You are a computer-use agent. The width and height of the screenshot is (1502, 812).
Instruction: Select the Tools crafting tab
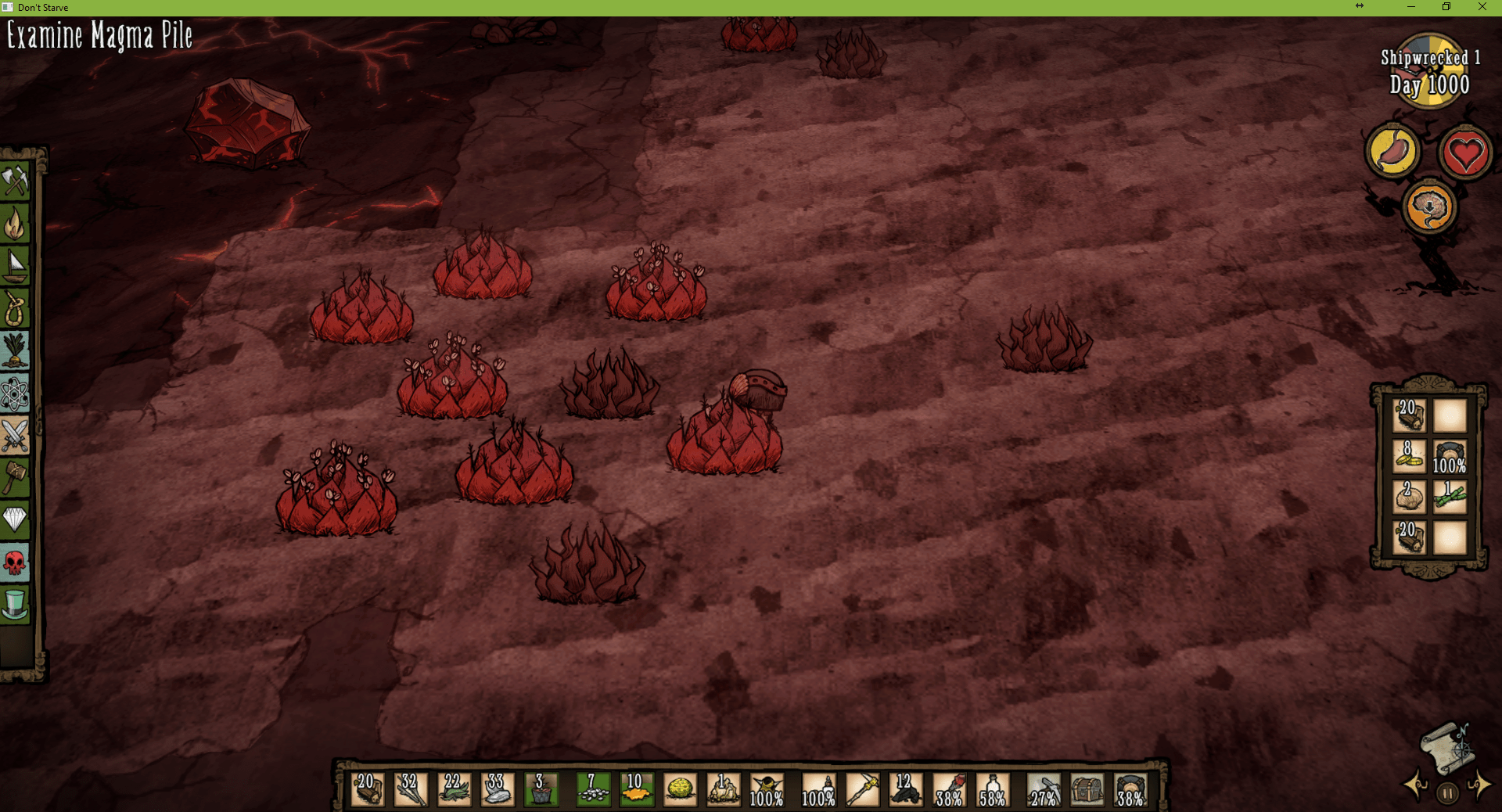click(16, 181)
